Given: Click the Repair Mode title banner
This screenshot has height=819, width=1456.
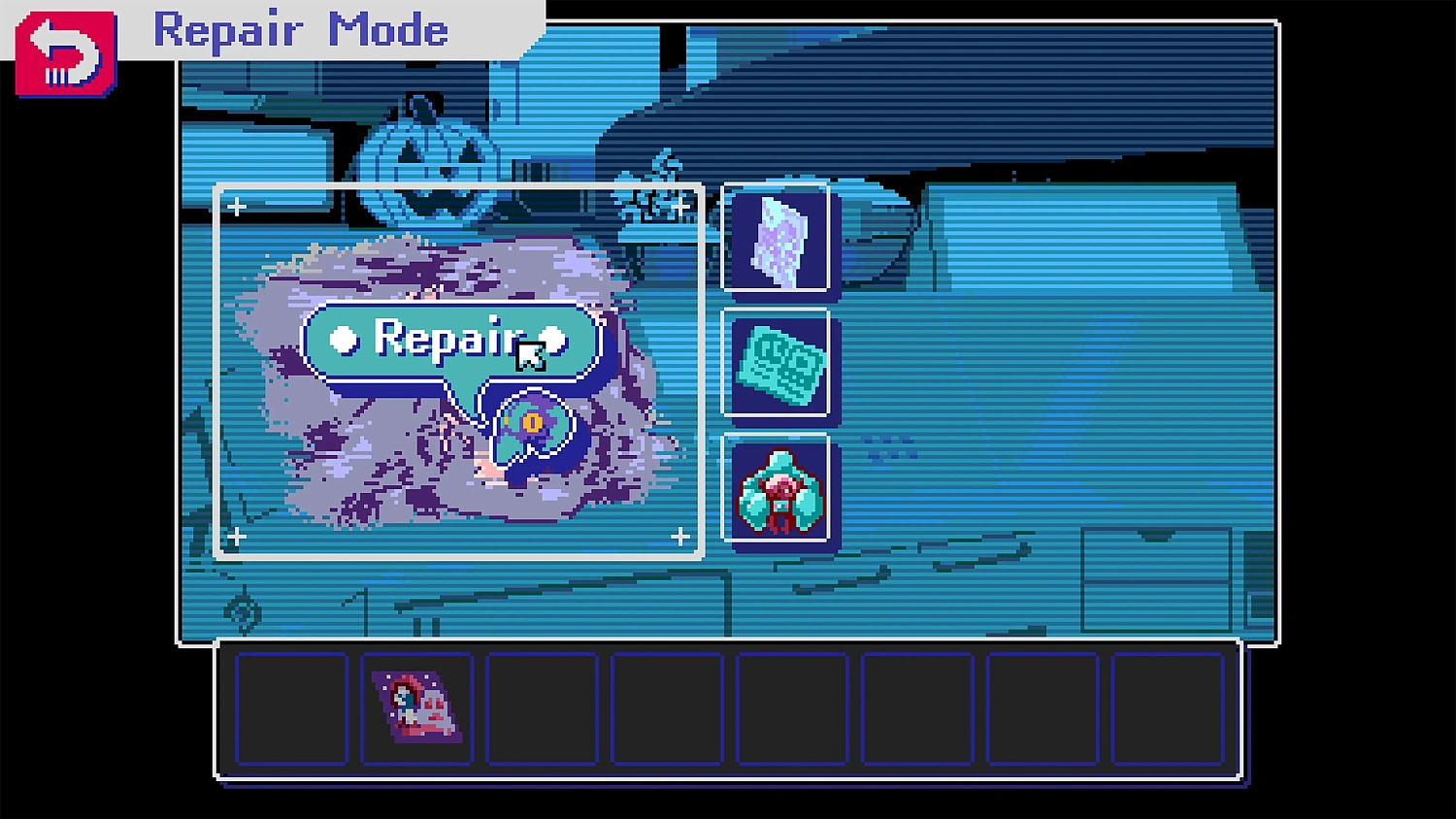Looking at the screenshot, I should [x=301, y=30].
